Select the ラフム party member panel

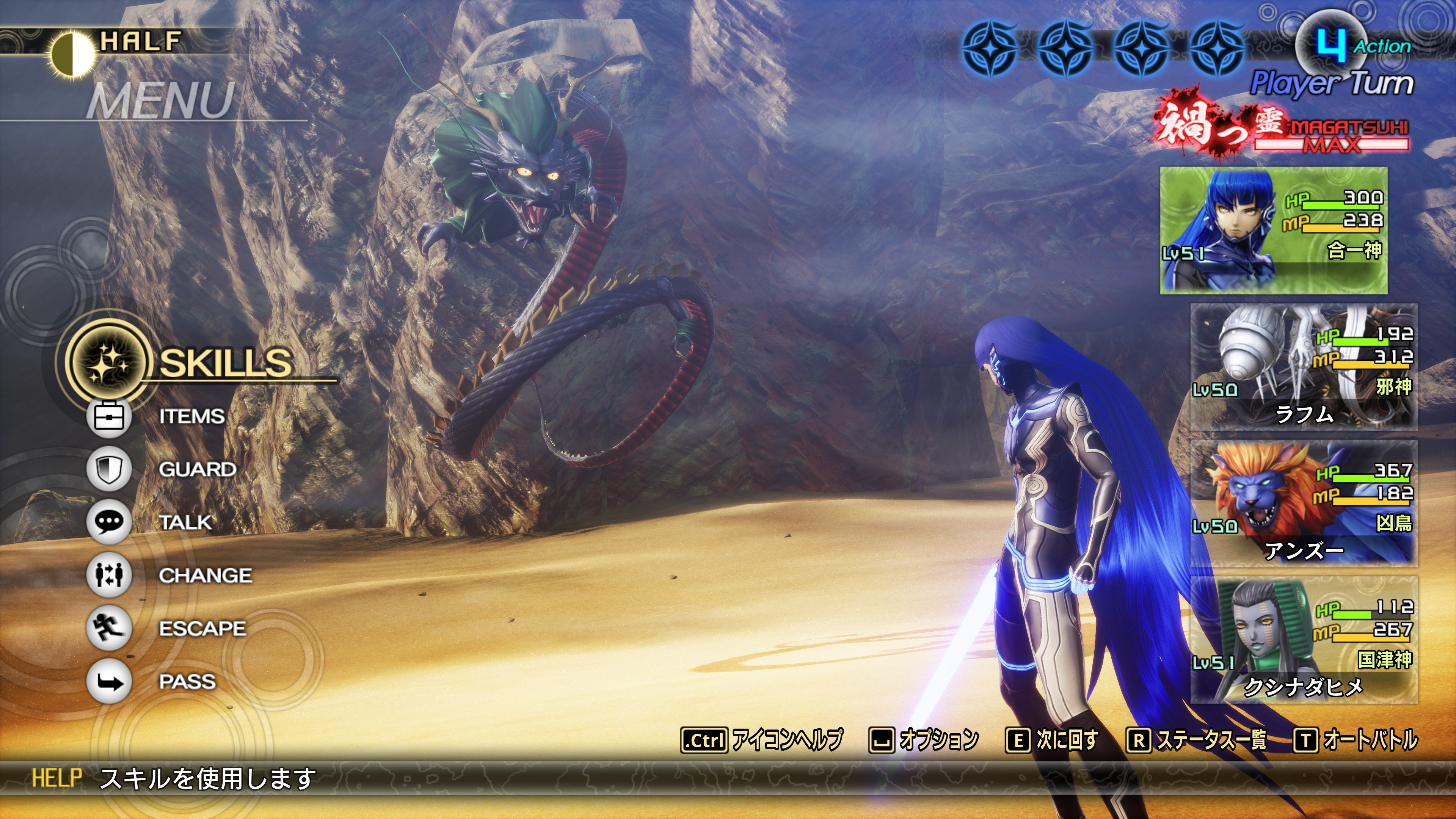1304,367
